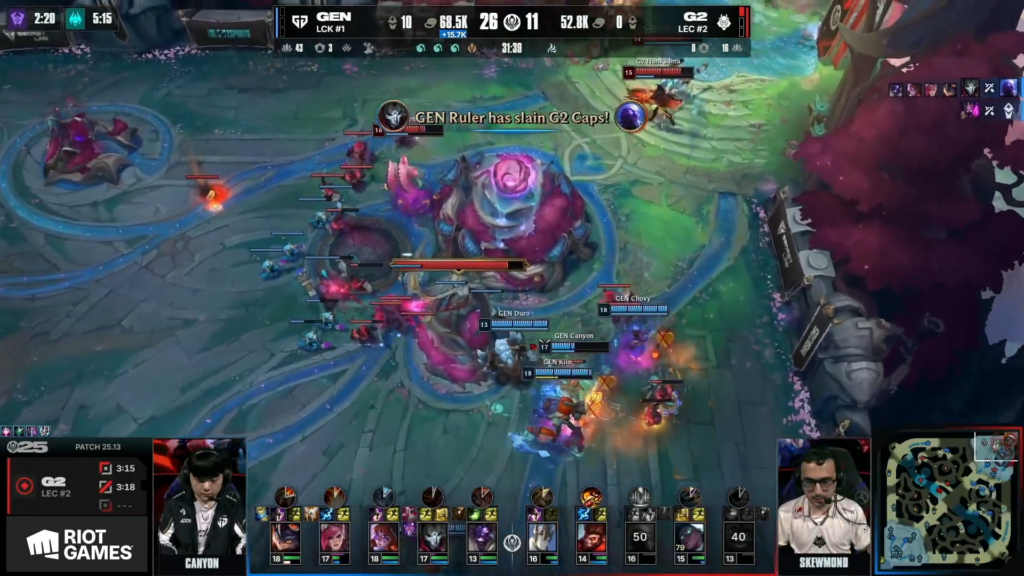Click the minimap
The height and width of the screenshot is (576, 1024).
click(948, 502)
